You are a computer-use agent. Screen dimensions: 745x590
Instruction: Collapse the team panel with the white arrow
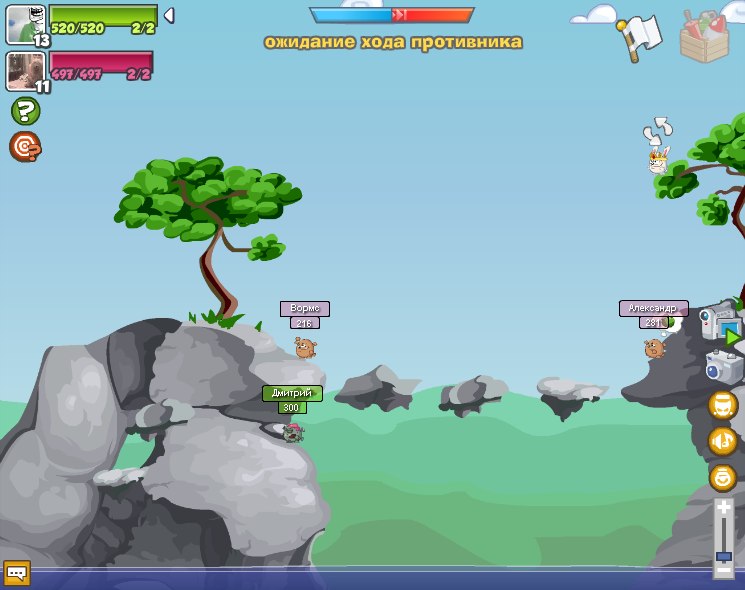pos(168,15)
